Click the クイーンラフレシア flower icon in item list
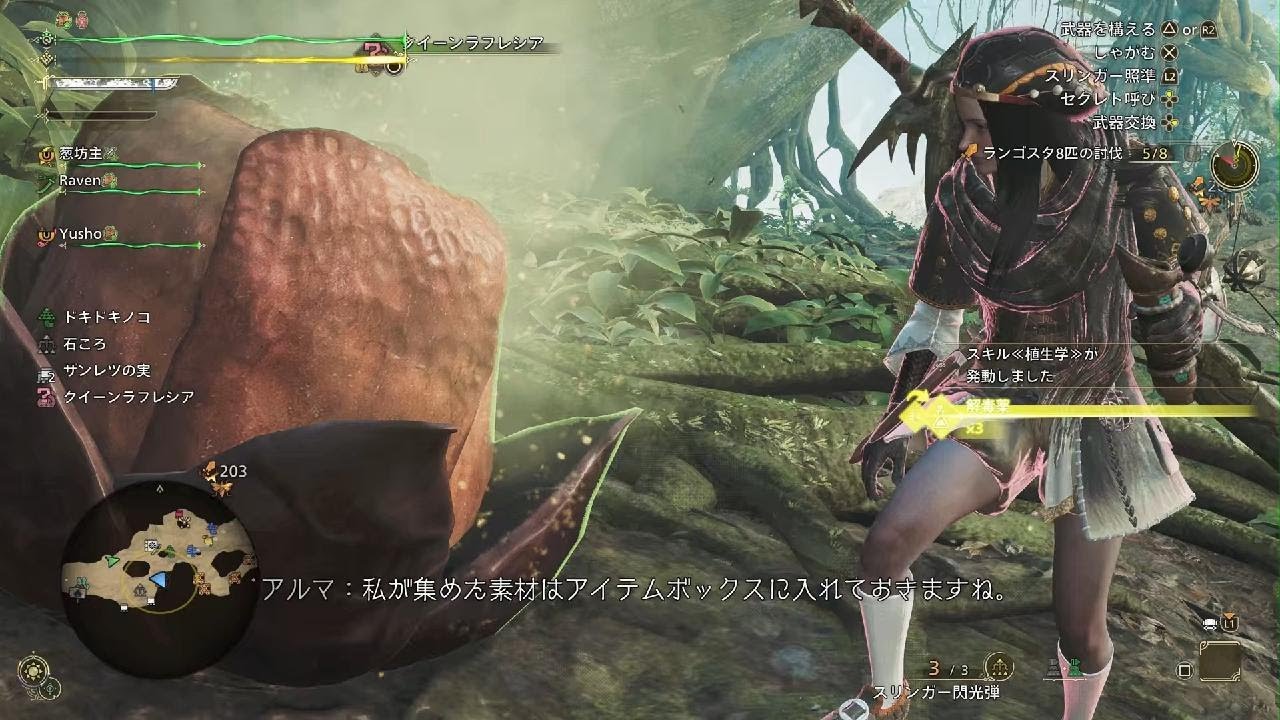The height and width of the screenshot is (720, 1280). pyautogui.click(x=44, y=397)
